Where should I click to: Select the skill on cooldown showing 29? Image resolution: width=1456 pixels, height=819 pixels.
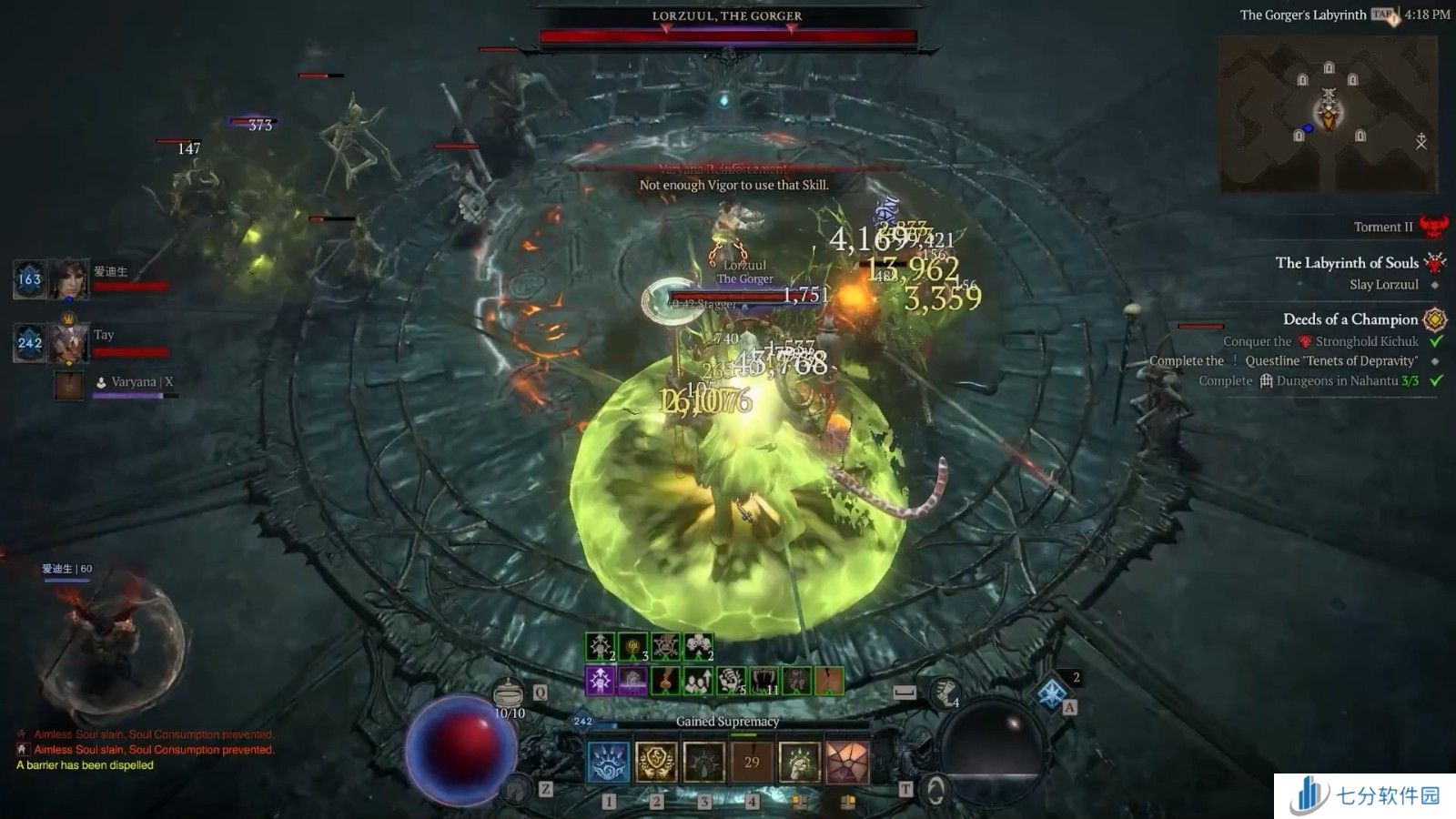coord(752,761)
